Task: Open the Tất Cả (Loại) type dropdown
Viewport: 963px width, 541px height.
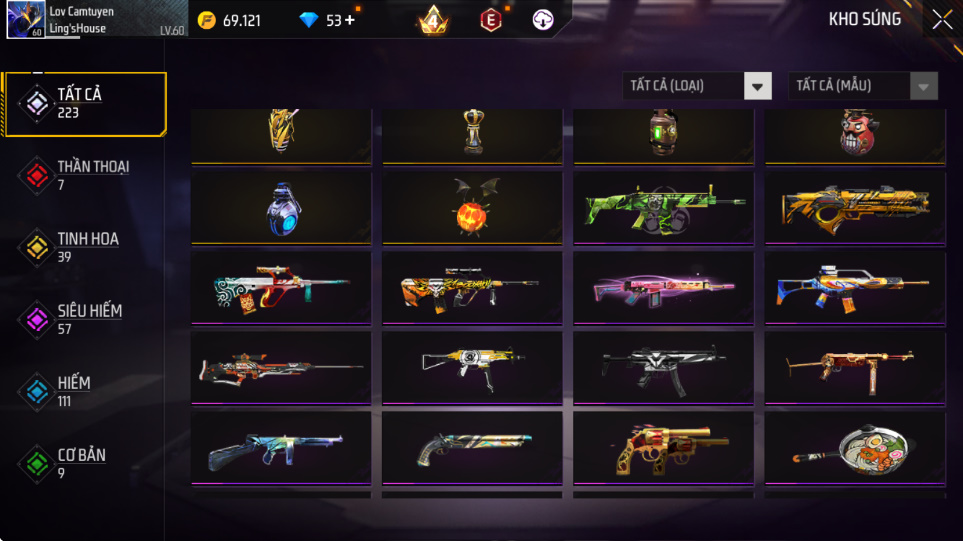Action: [697, 86]
